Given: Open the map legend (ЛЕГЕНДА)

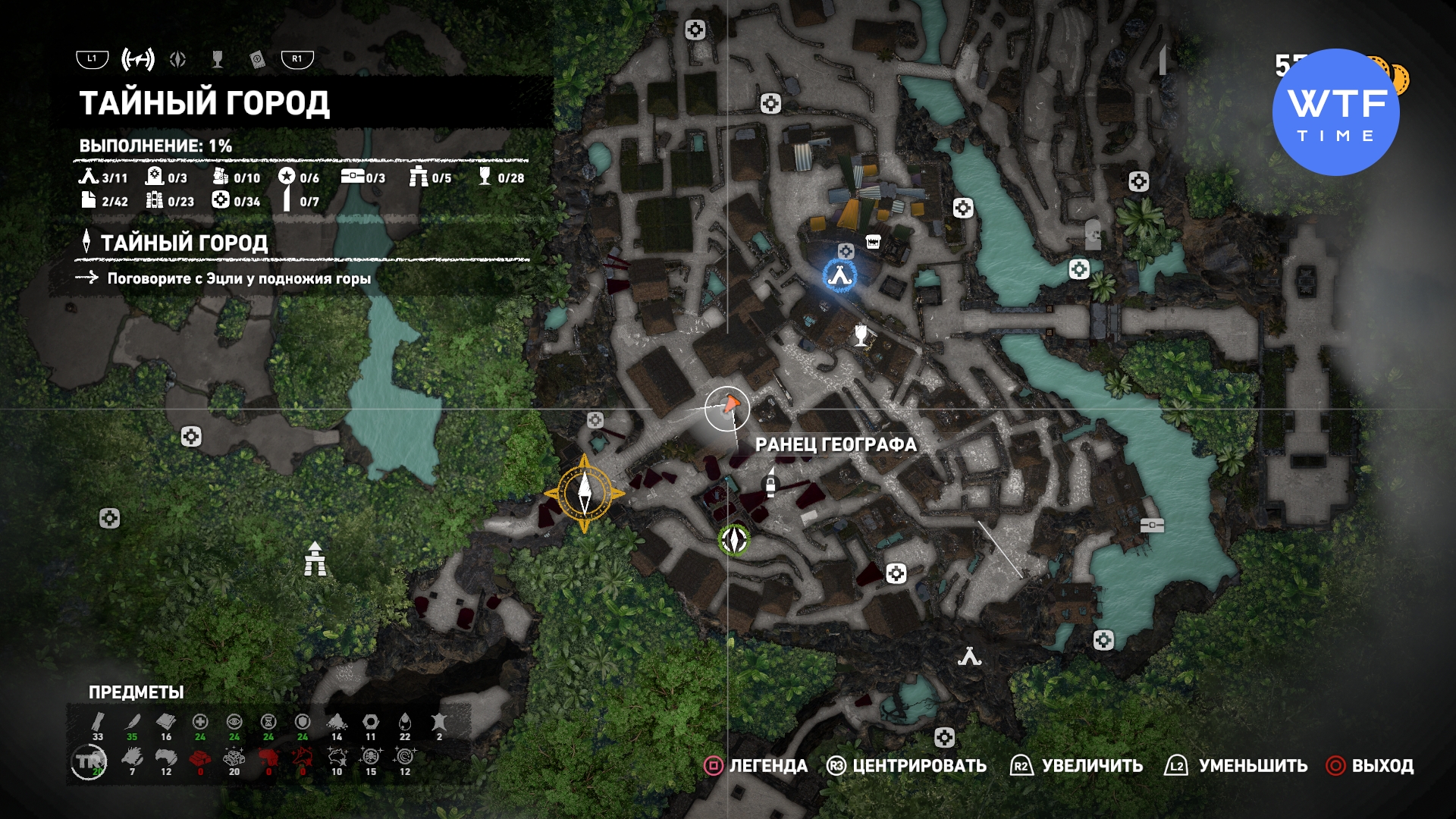Looking at the screenshot, I should tap(757, 766).
